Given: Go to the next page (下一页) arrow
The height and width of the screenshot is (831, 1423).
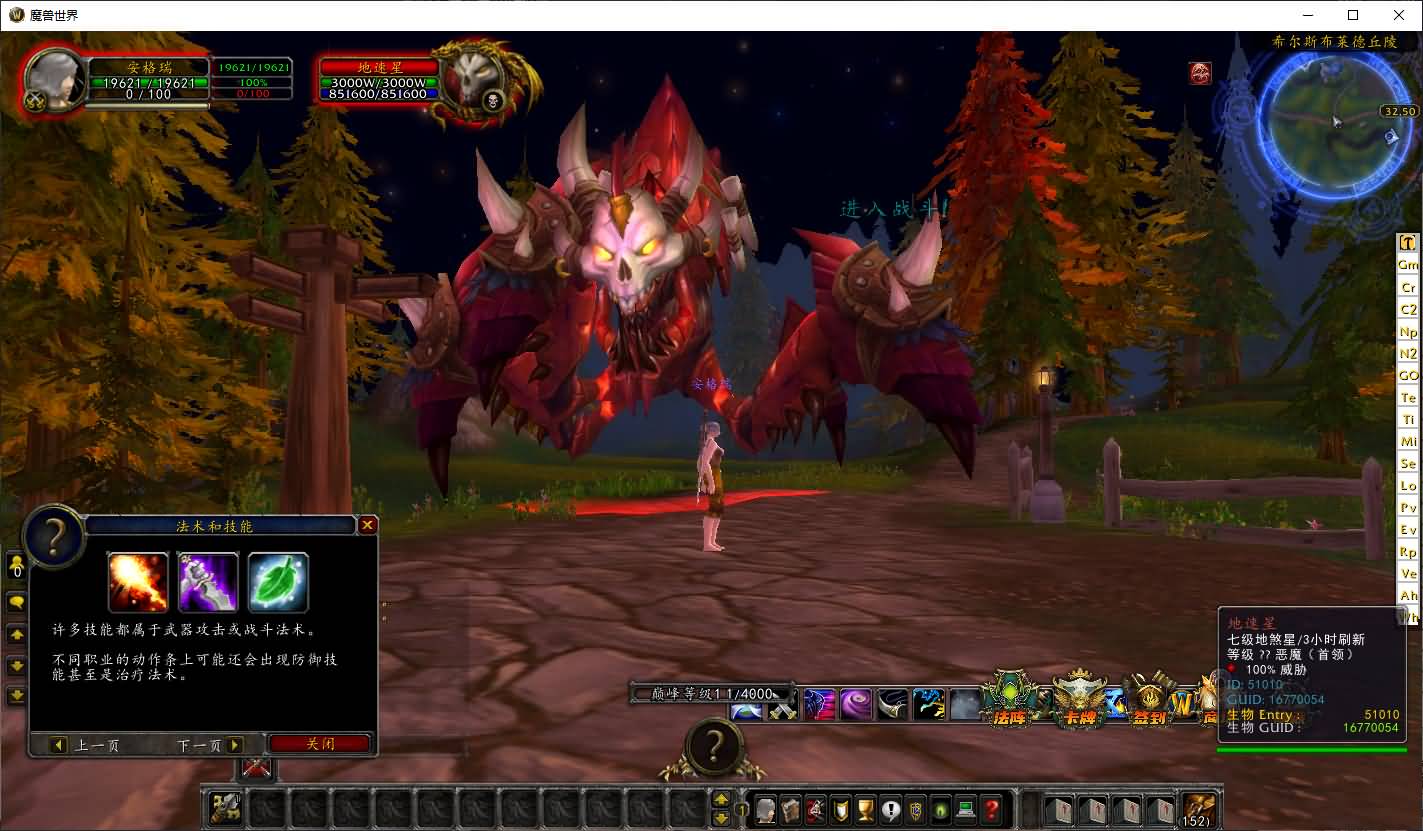Looking at the screenshot, I should [x=235, y=745].
